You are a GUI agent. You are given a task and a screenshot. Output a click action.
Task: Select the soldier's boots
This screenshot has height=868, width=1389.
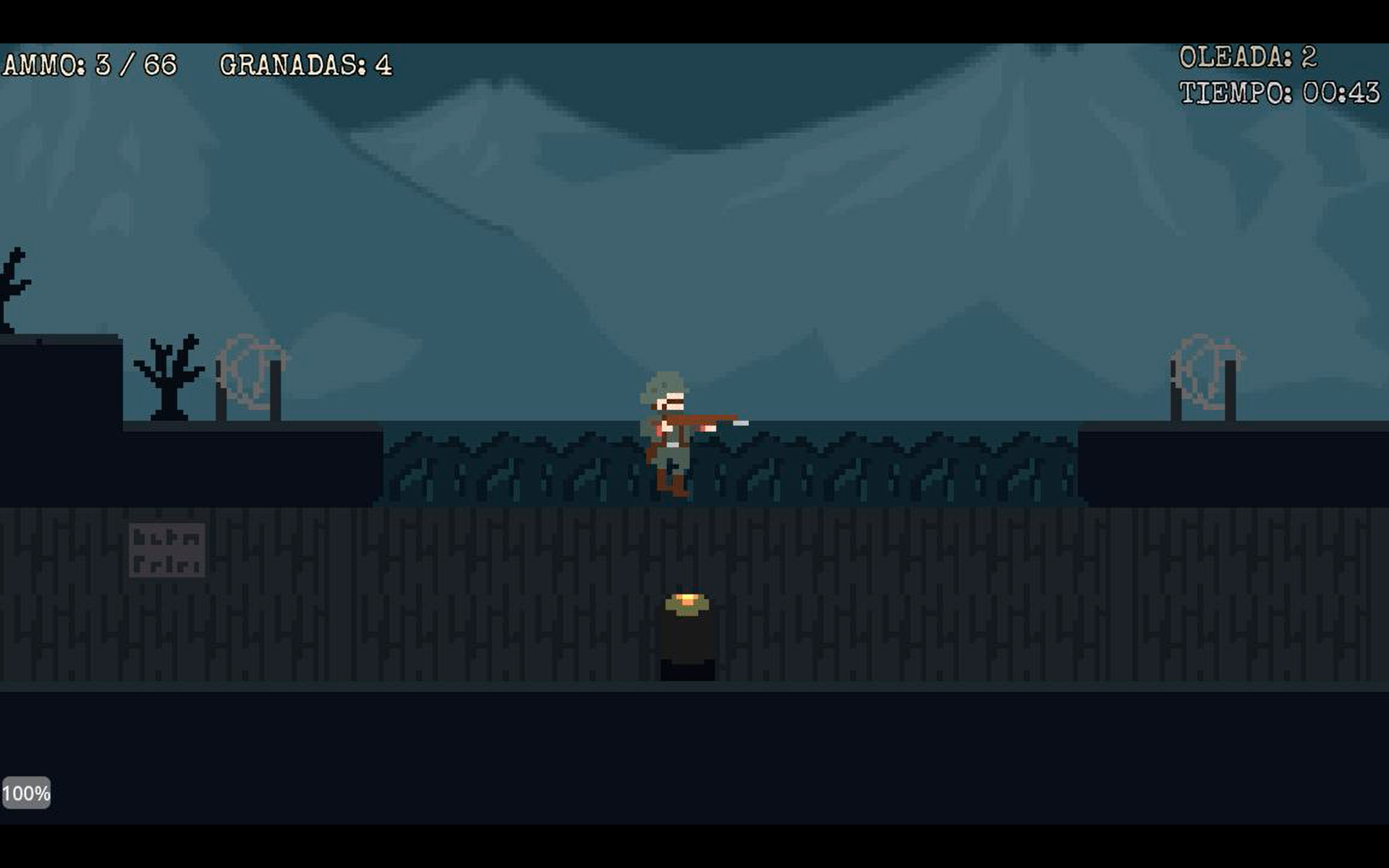[673, 485]
